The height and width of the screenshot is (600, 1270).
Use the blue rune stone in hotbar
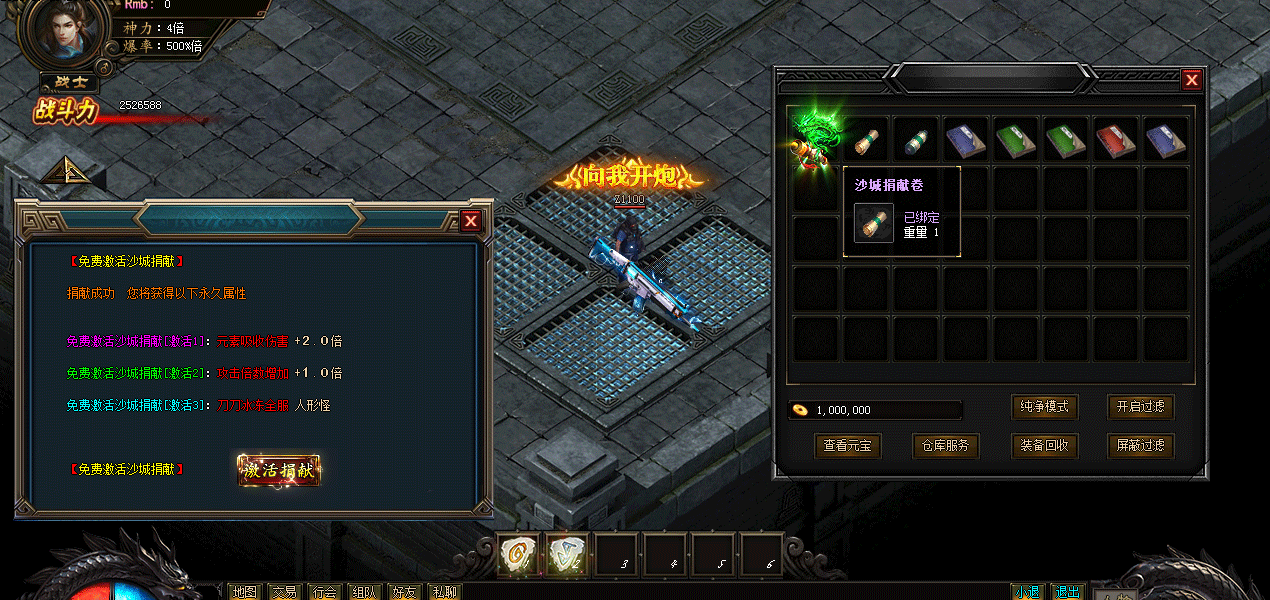click(x=567, y=555)
